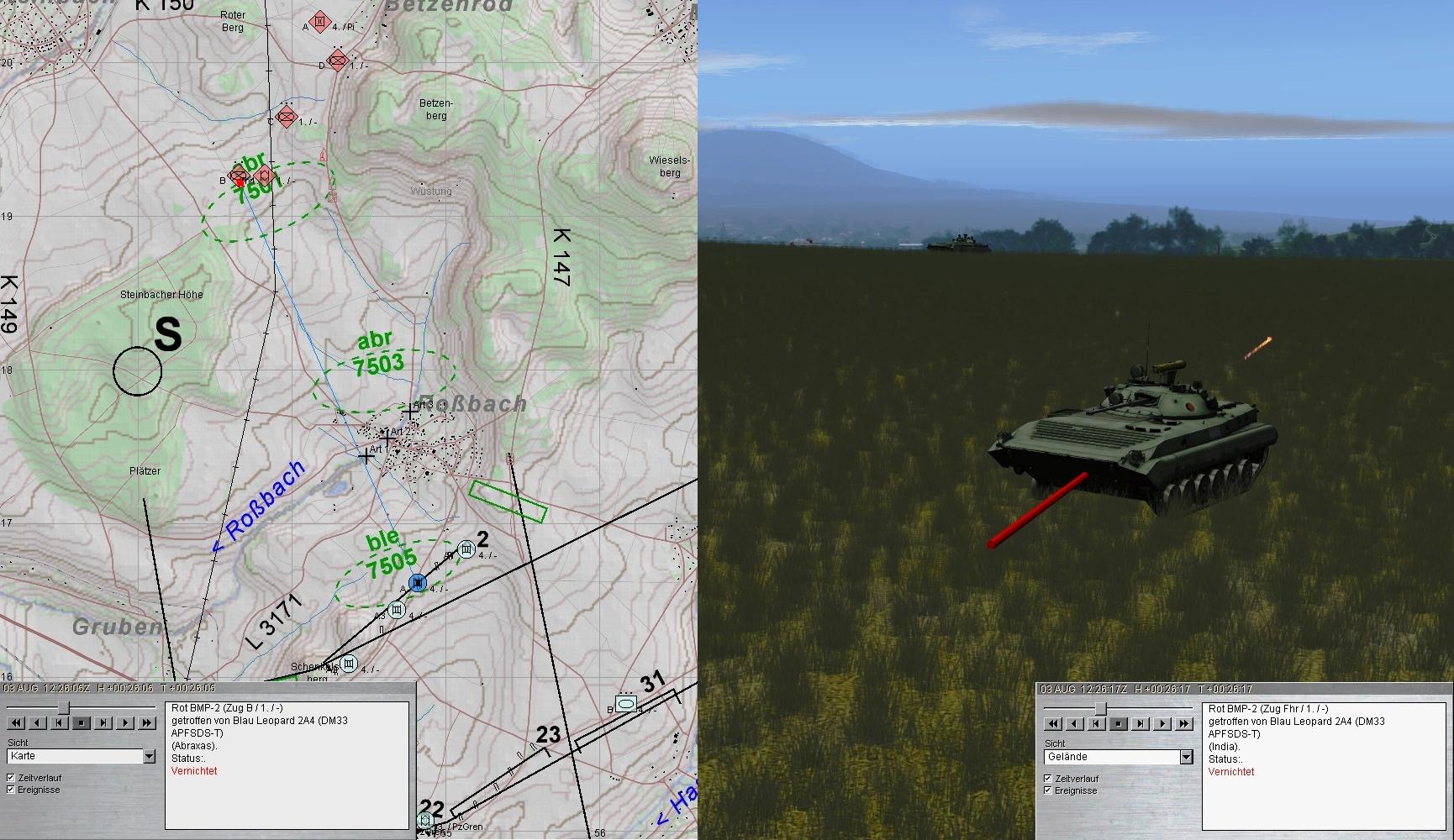Jump to next event in Gelände panel
Screen dimensions: 1454x840
(1141, 723)
